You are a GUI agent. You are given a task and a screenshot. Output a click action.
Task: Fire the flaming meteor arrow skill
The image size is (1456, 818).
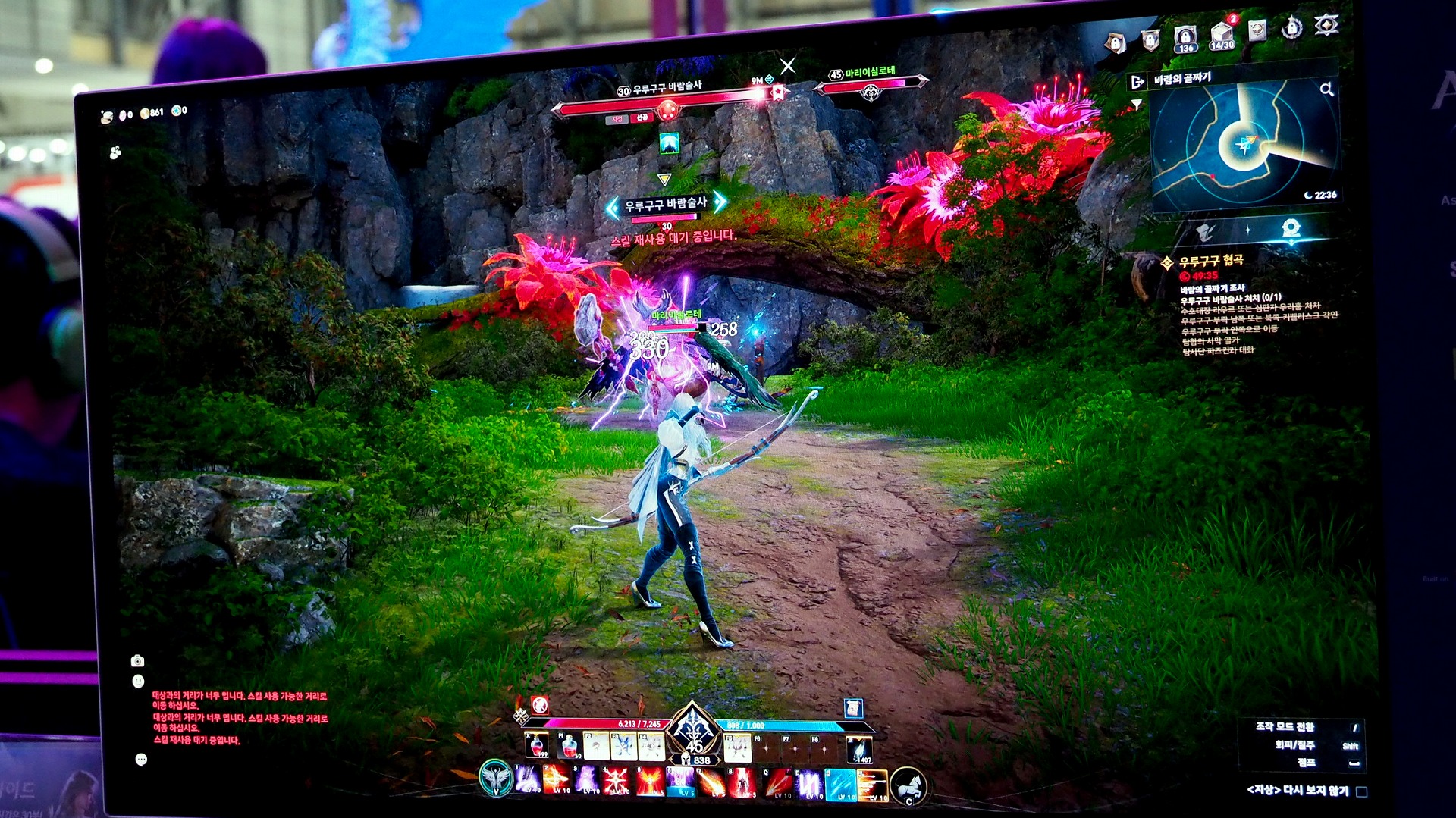click(711, 782)
